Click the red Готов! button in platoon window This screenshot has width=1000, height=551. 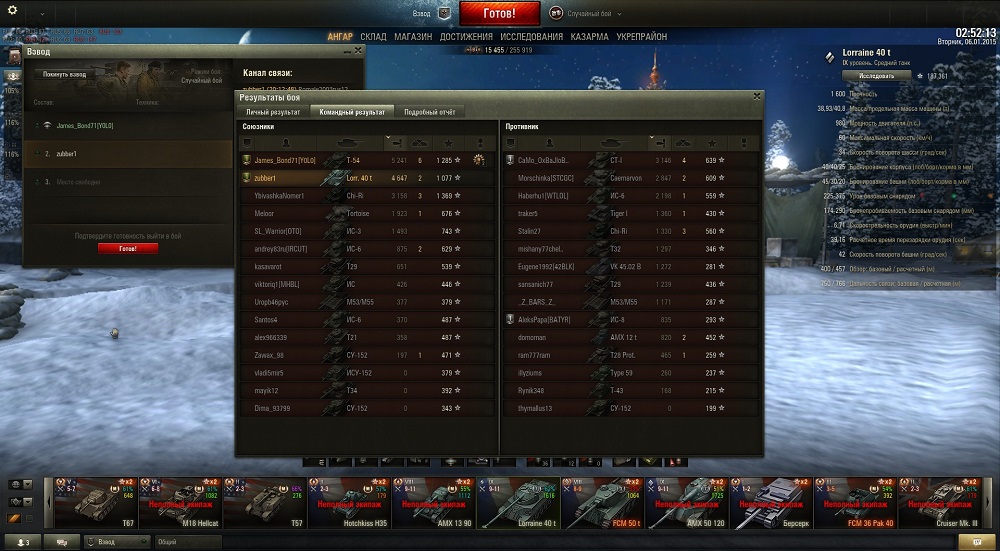tap(128, 248)
